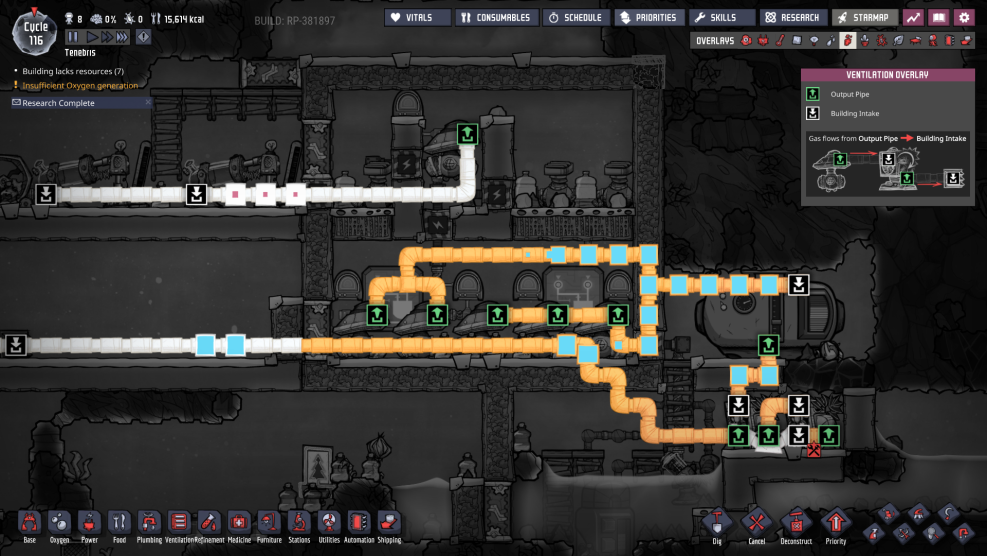Open the Power build category

[x=89, y=523]
